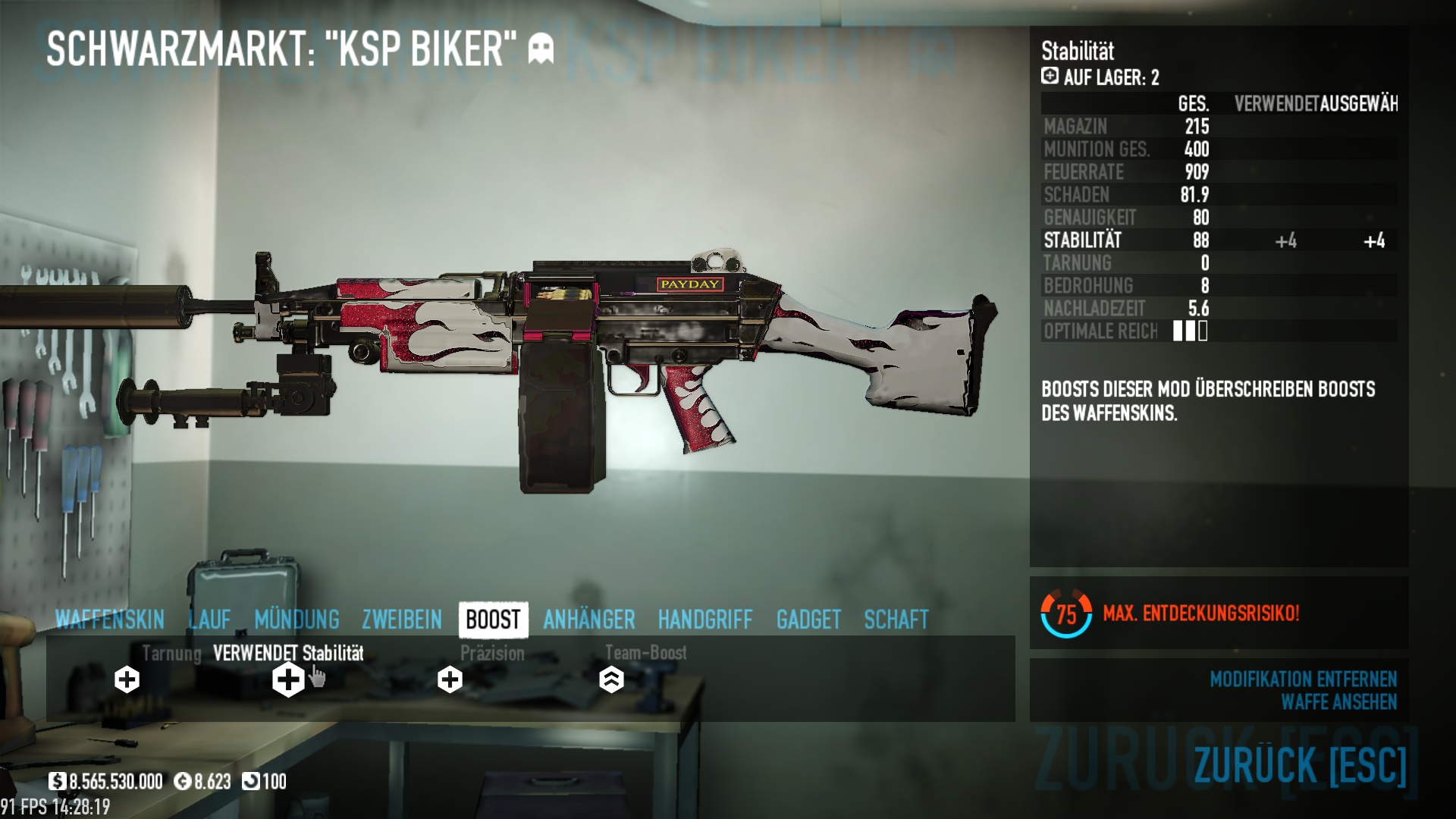Show the Zweibein modifications
The image size is (1456, 819).
402,620
